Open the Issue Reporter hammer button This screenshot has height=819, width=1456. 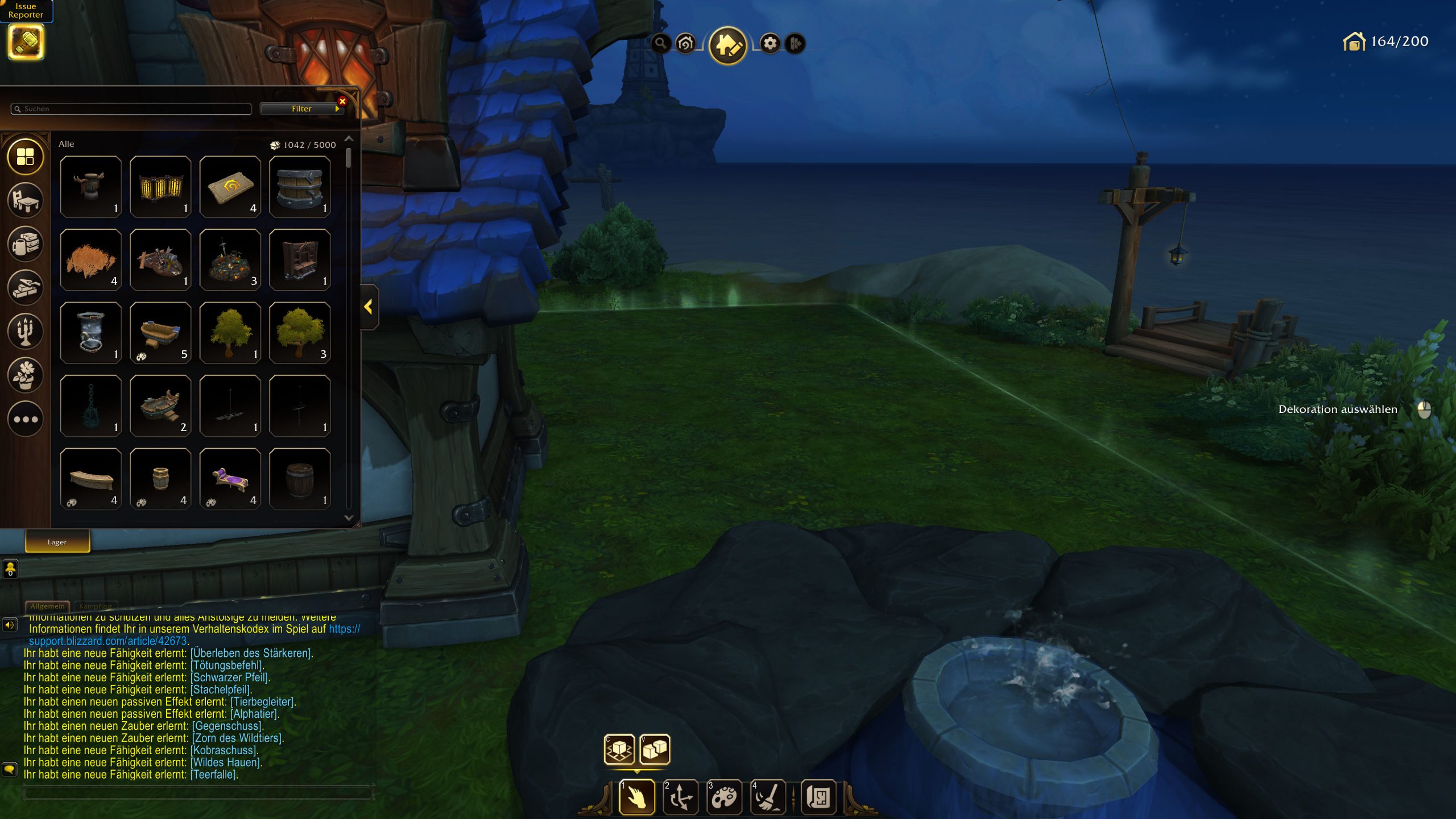tap(26, 42)
